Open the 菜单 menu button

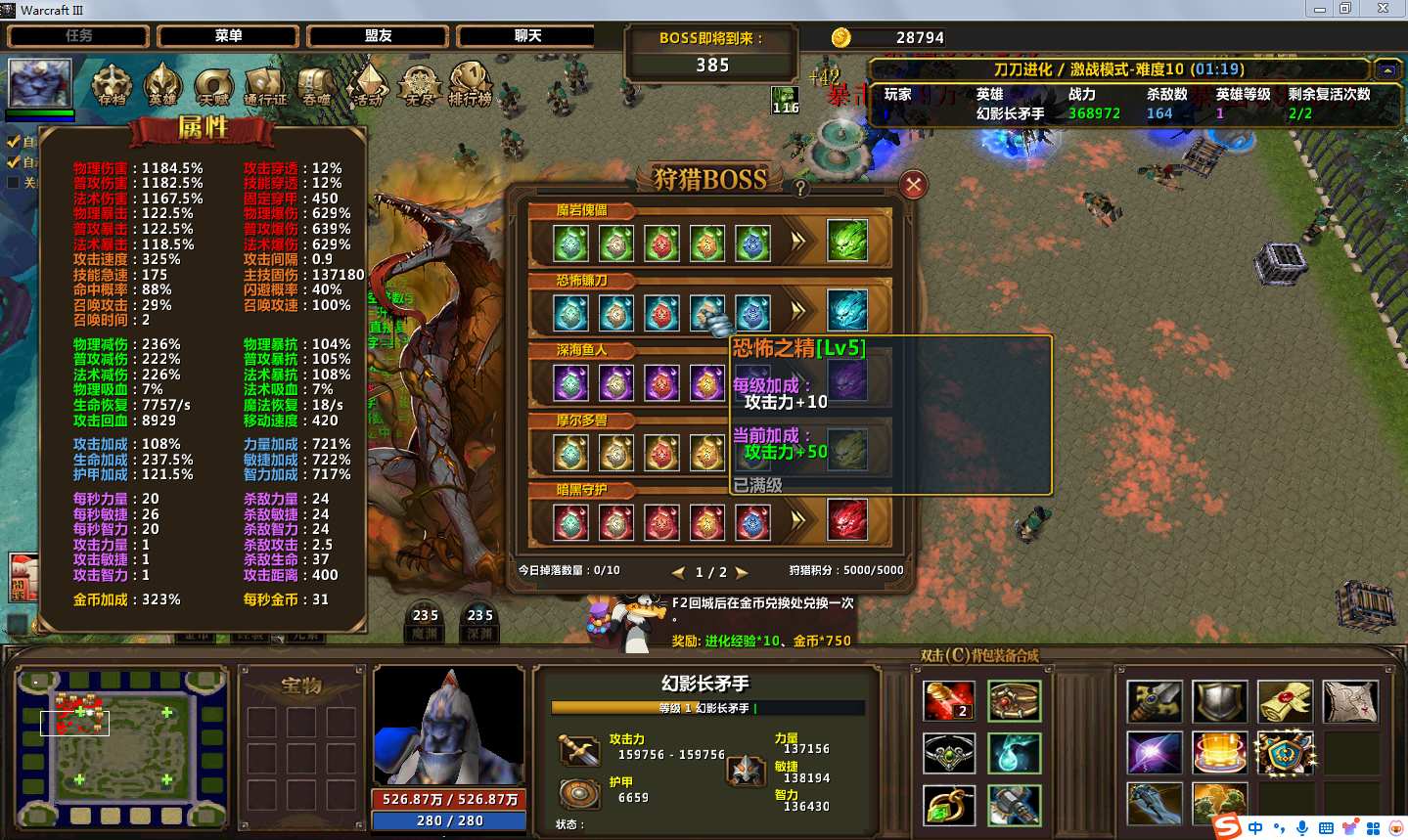228,36
